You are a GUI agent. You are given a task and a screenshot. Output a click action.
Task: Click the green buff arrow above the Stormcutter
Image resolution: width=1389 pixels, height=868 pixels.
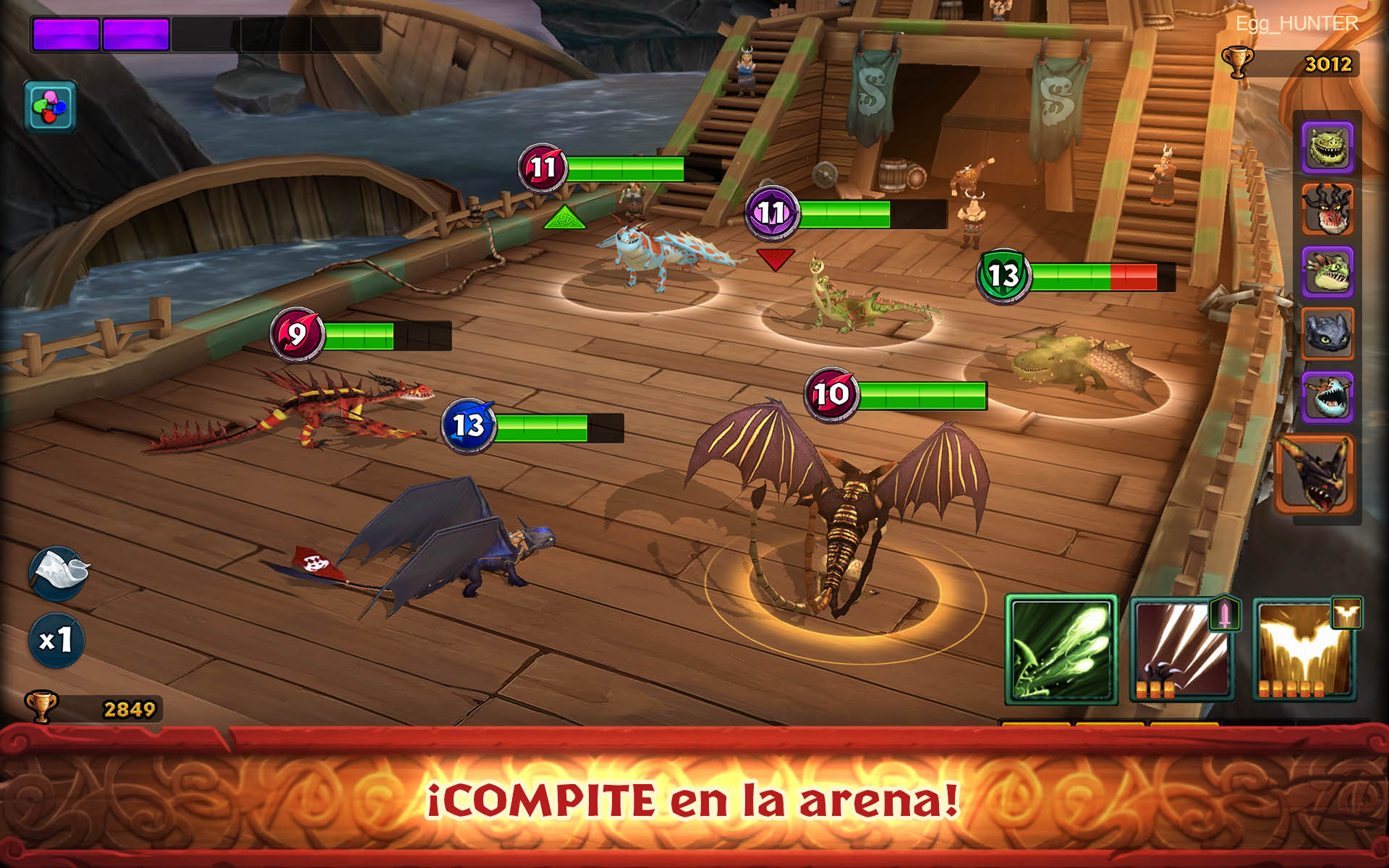point(566,217)
